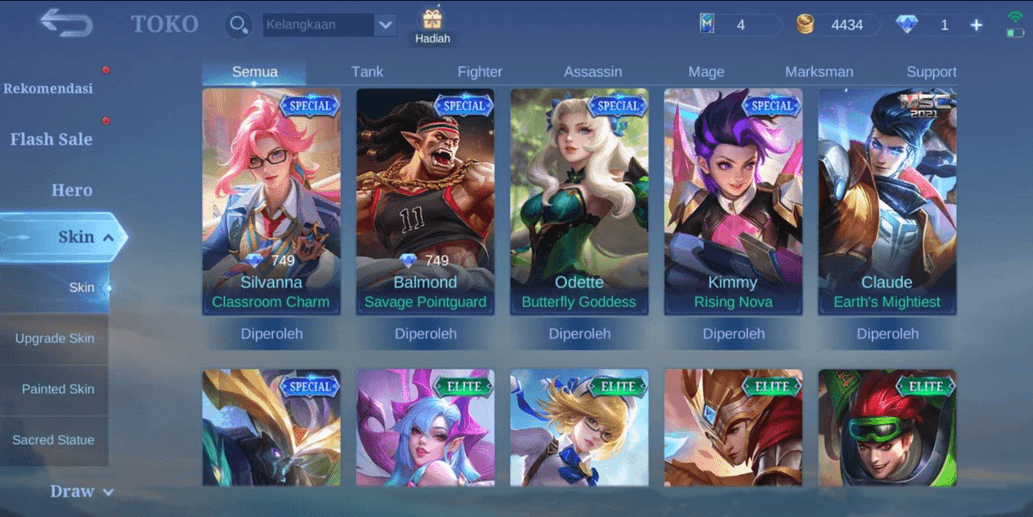Viewport: 1033px width, 517px height.
Task: Expand the Draw menu section
Action: (x=80, y=491)
